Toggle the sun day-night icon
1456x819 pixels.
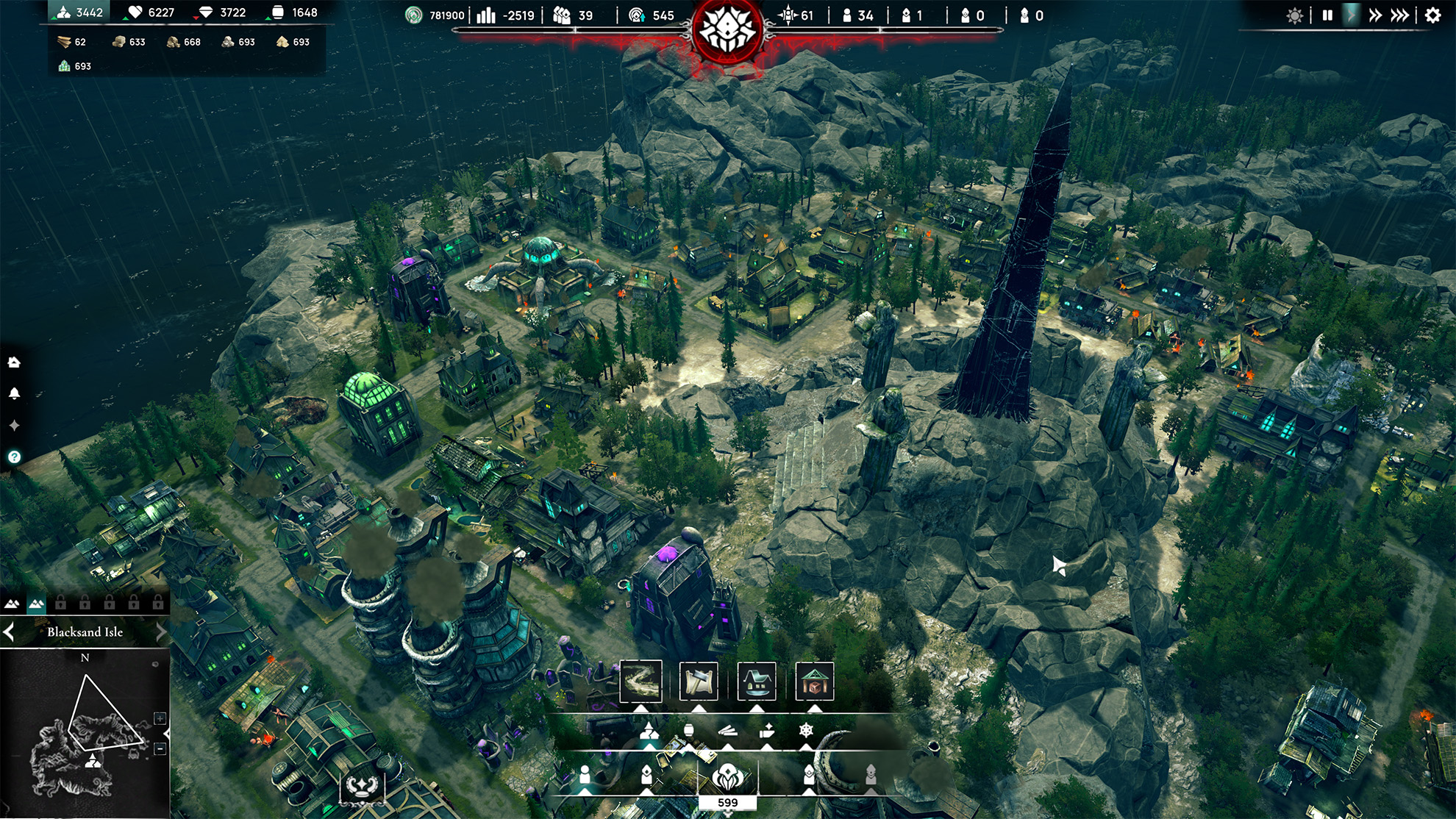[1295, 15]
